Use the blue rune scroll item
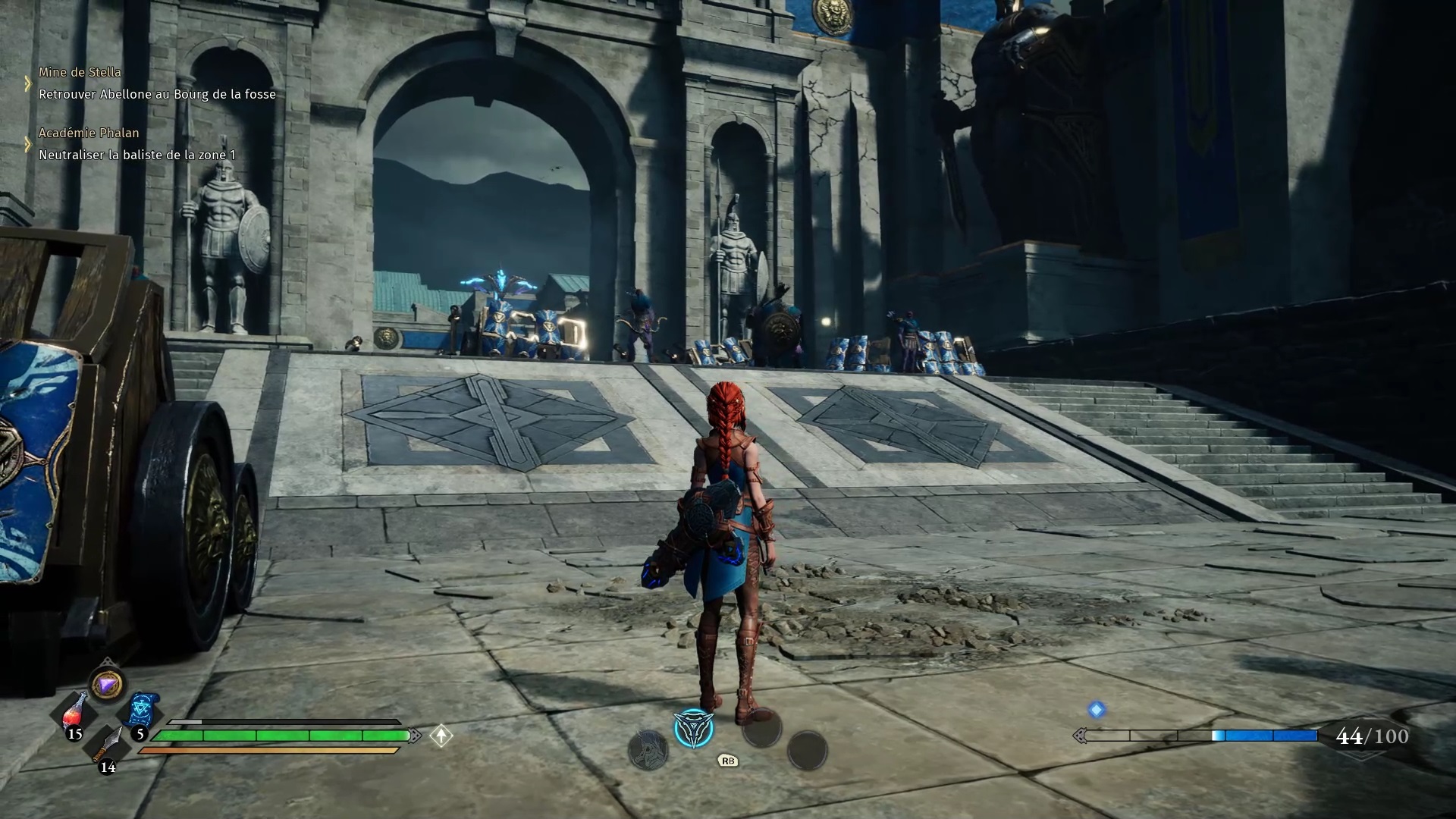Image resolution: width=1456 pixels, height=819 pixels. coord(142,711)
